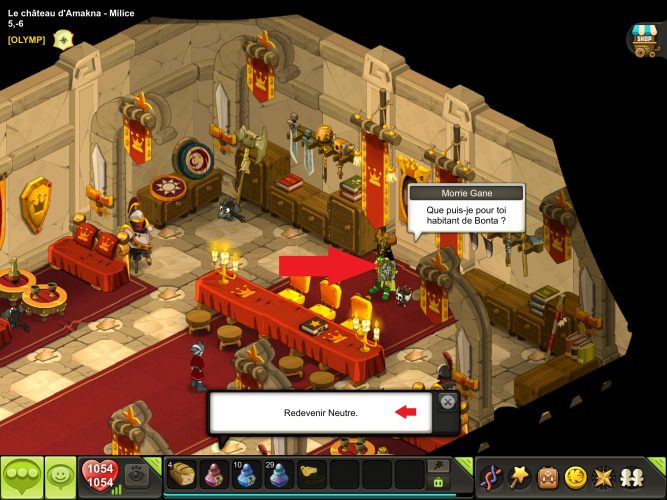Open the chat speech bubble button

coord(21,476)
